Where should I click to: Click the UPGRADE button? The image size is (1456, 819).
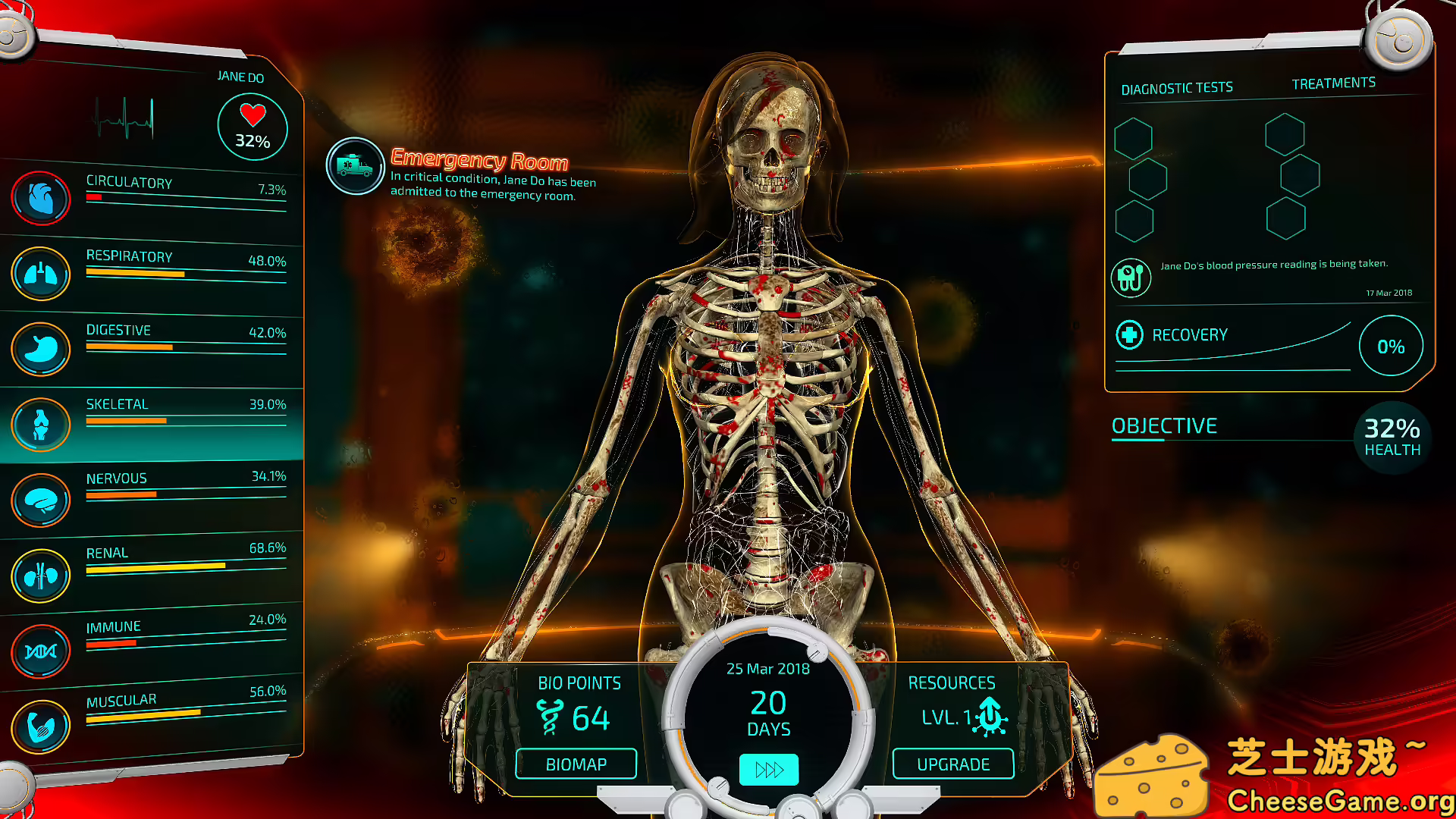[x=953, y=764]
